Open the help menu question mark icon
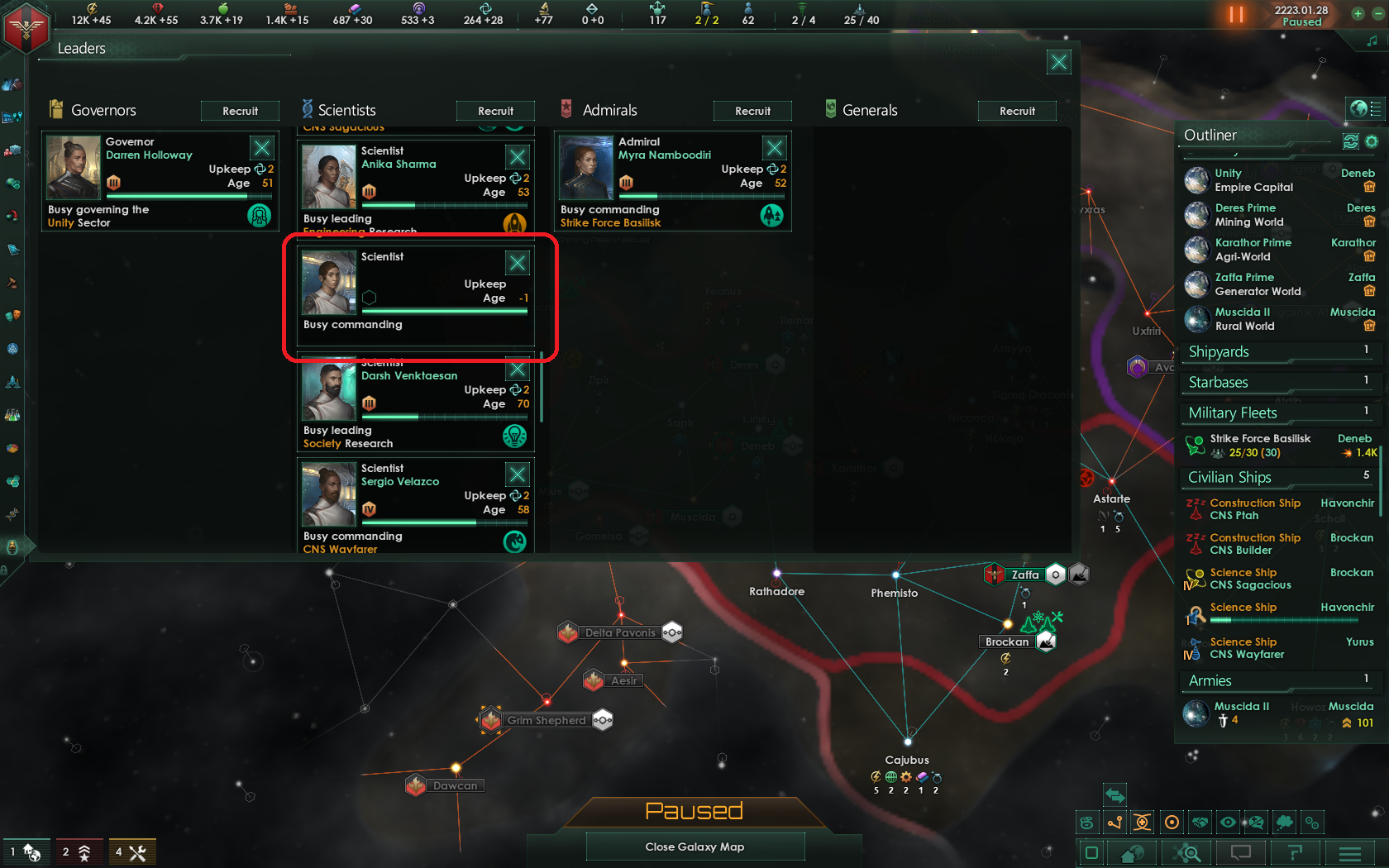 tap(1296, 852)
